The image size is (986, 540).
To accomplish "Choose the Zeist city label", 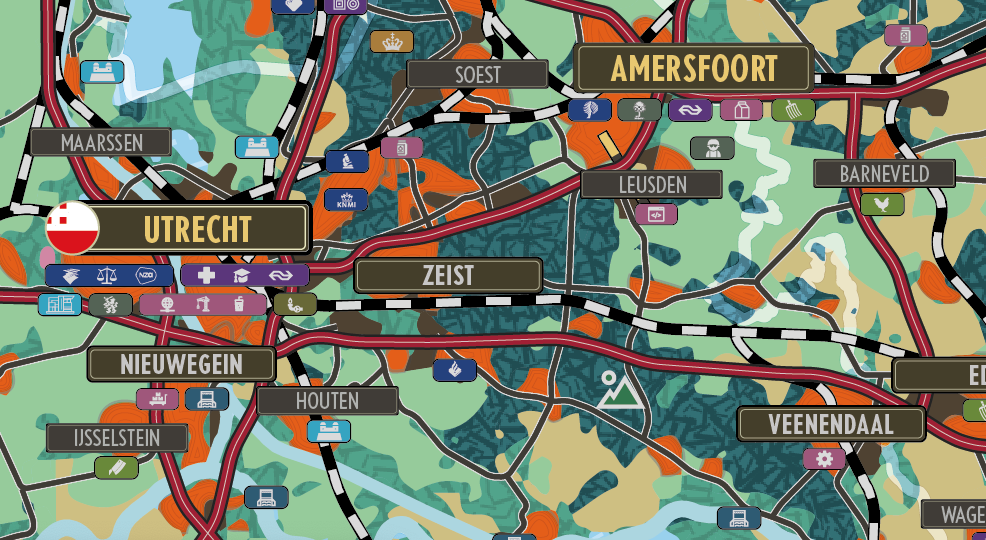I will pyautogui.click(x=448, y=276).
